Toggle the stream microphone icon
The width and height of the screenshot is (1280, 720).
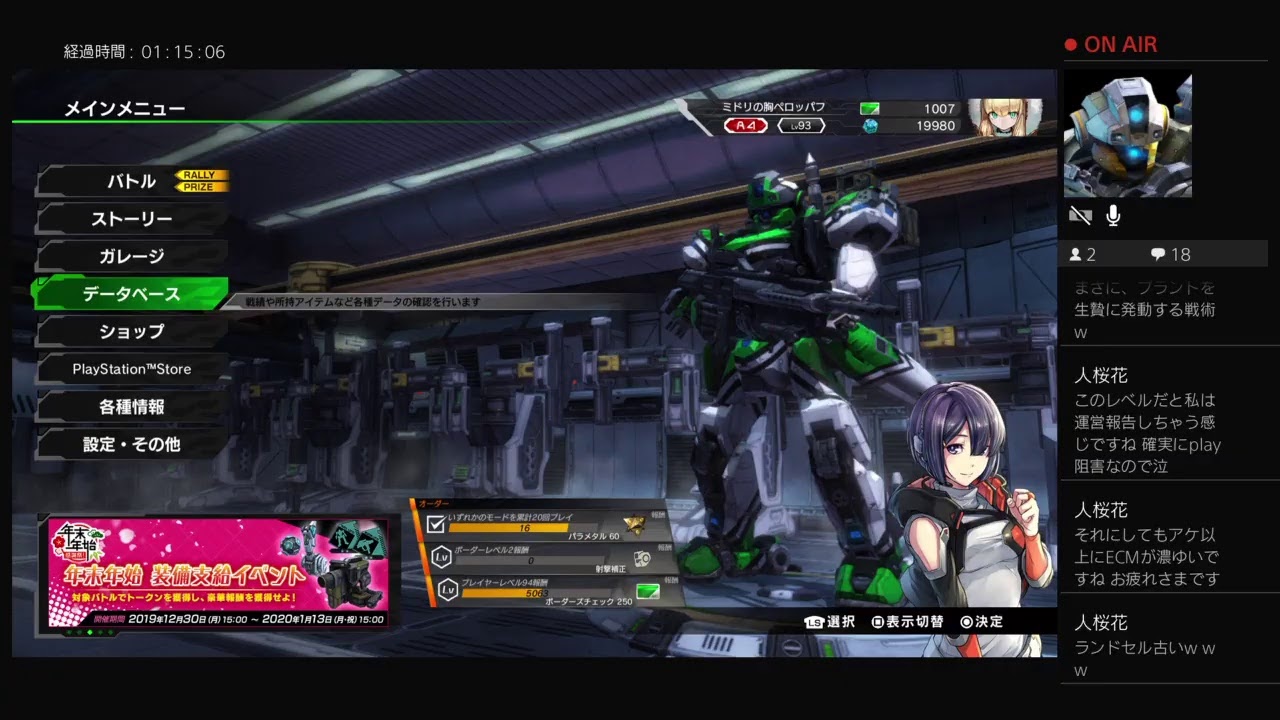pyautogui.click(x=1113, y=215)
